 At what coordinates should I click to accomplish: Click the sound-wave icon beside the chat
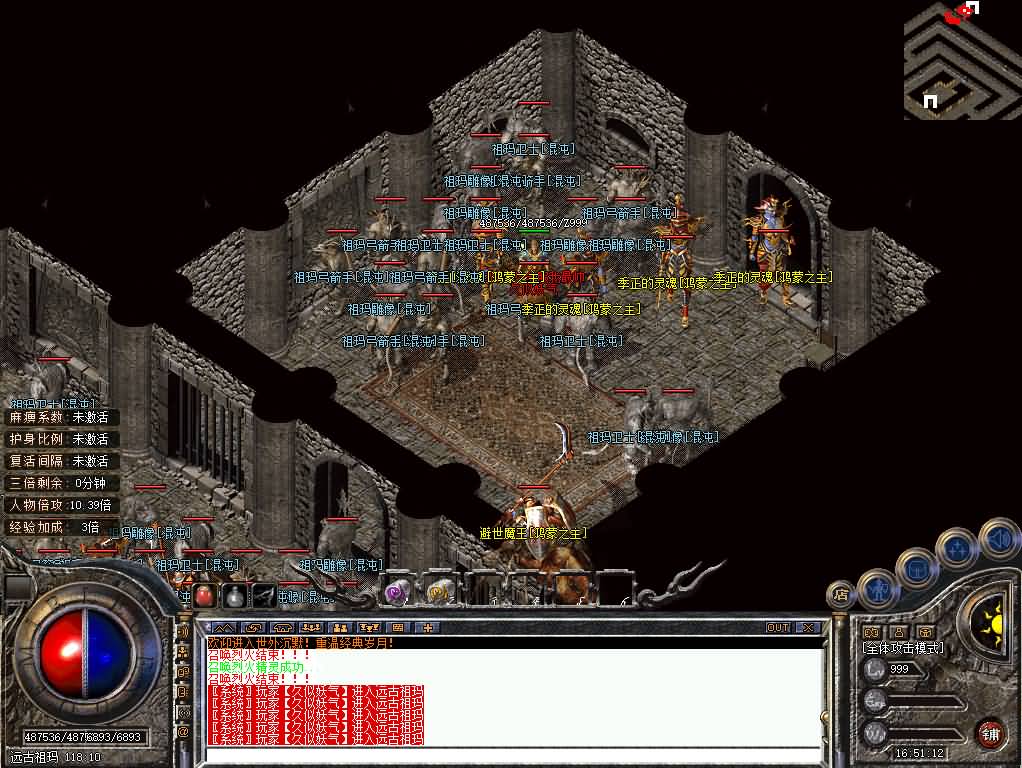point(183,631)
